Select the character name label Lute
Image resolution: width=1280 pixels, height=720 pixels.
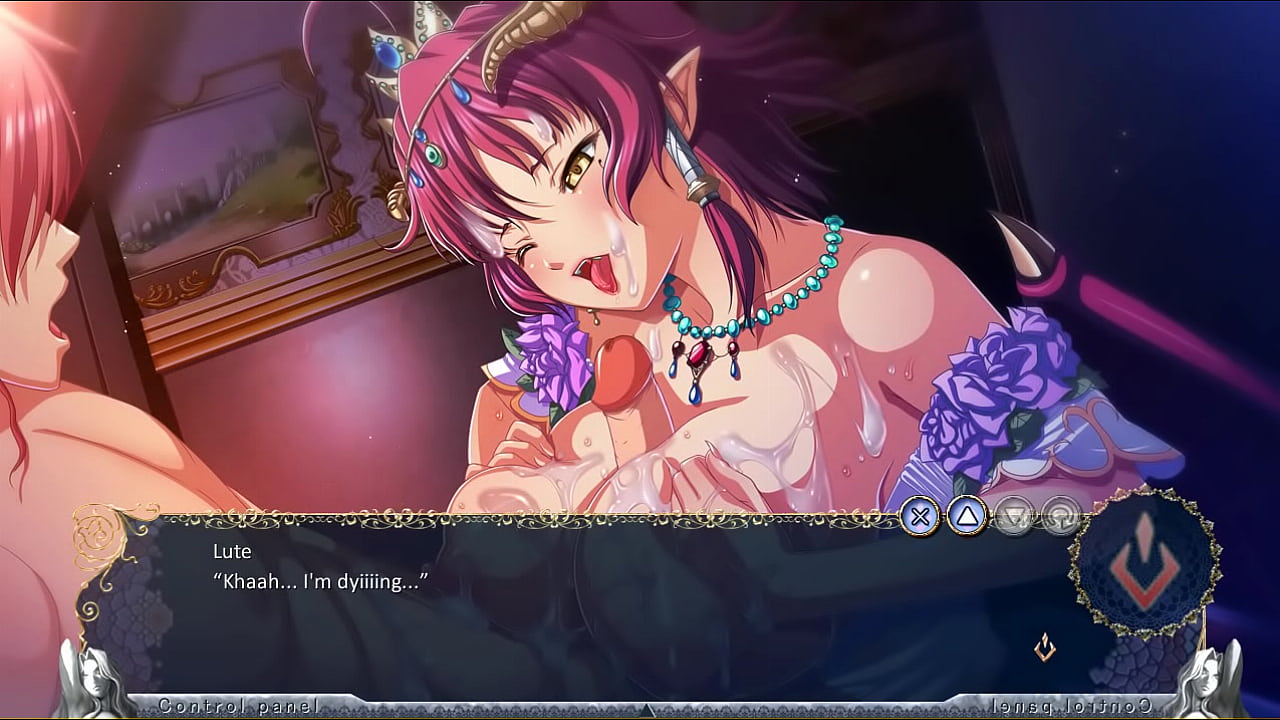pos(230,551)
